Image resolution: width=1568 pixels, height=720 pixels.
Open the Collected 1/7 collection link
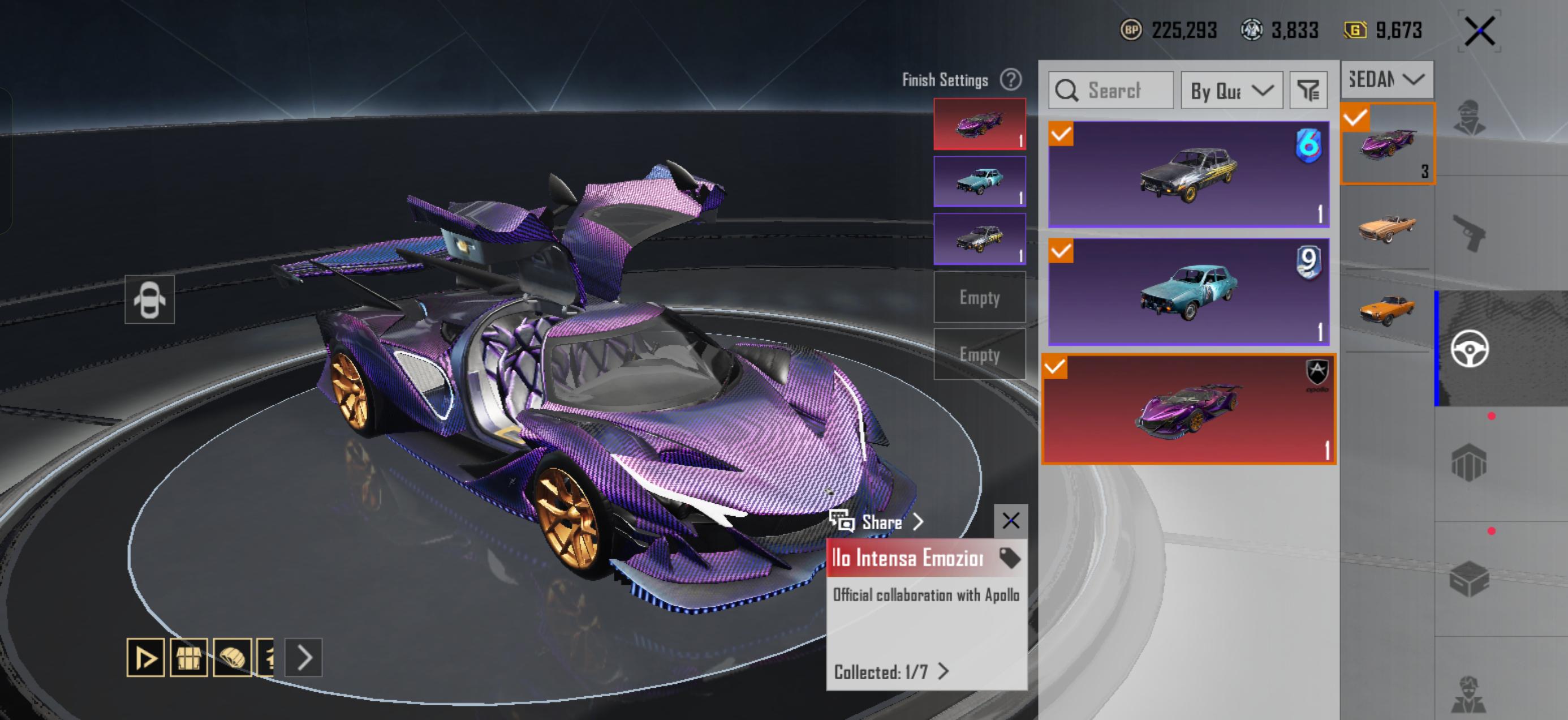pos(890,672)
